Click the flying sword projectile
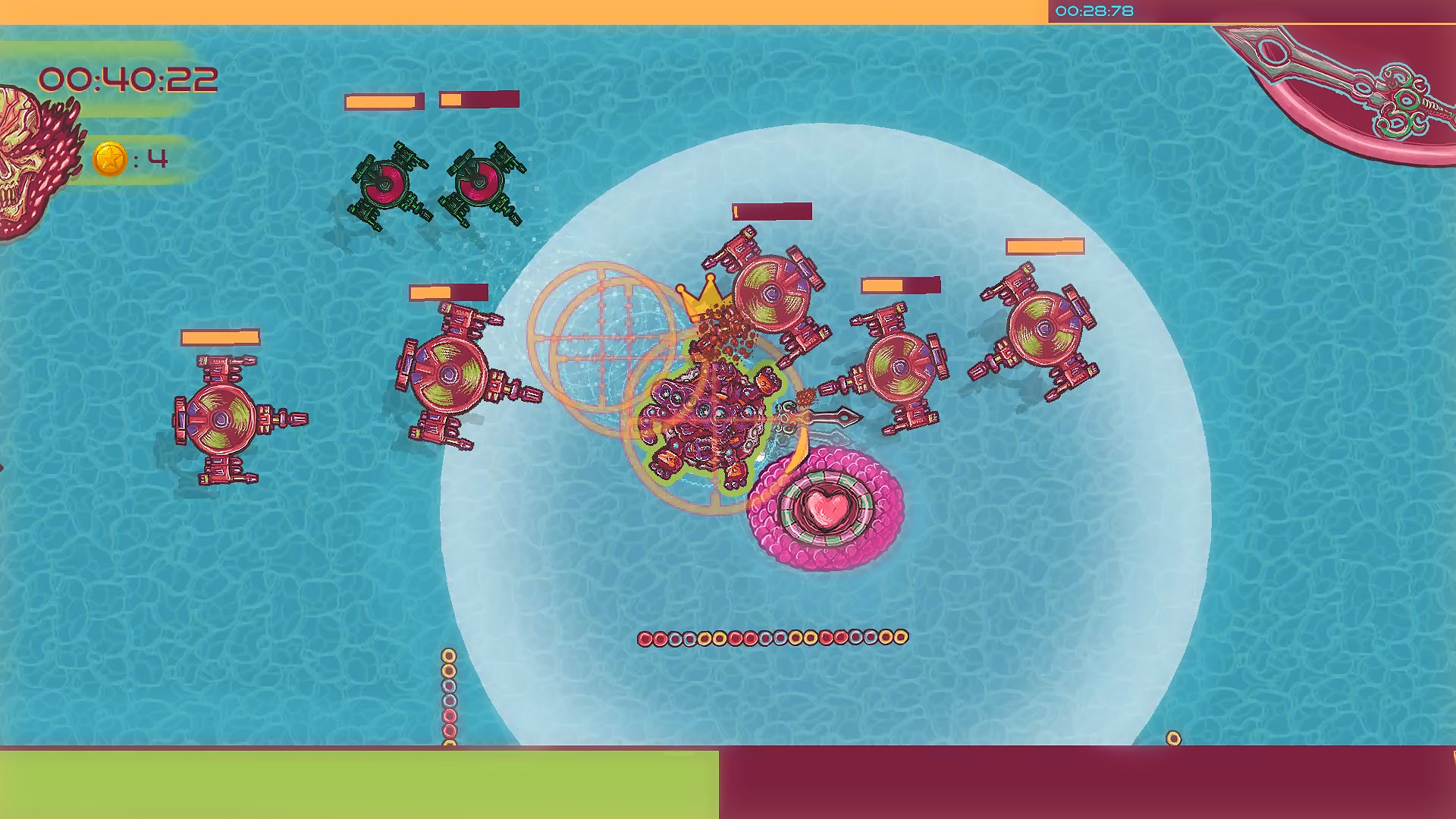This screenshot has width=1456, height=819. pos(834,417)
